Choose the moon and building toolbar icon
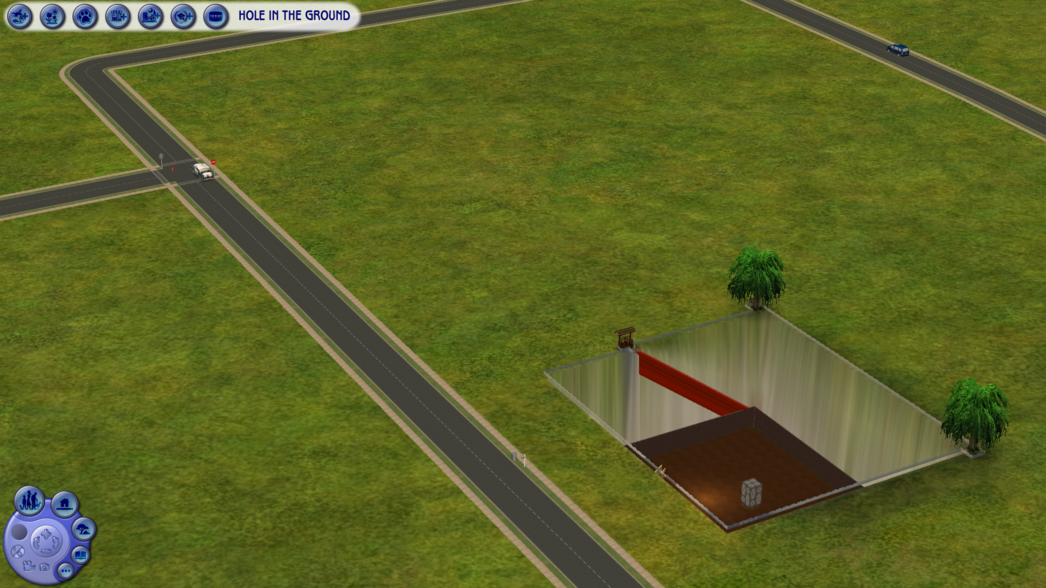 [150, 16]
